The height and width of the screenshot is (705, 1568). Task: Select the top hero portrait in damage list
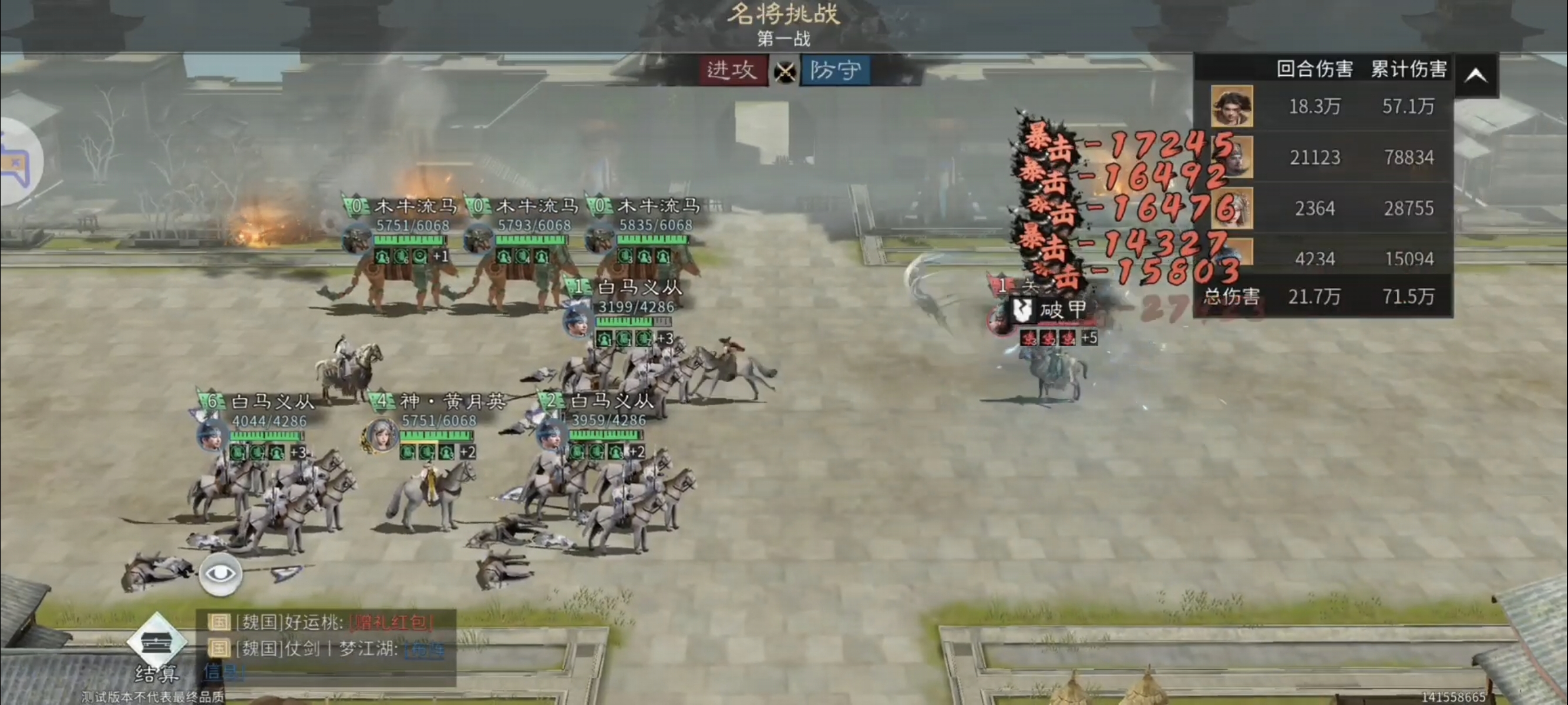click(x=1231, y=106)
